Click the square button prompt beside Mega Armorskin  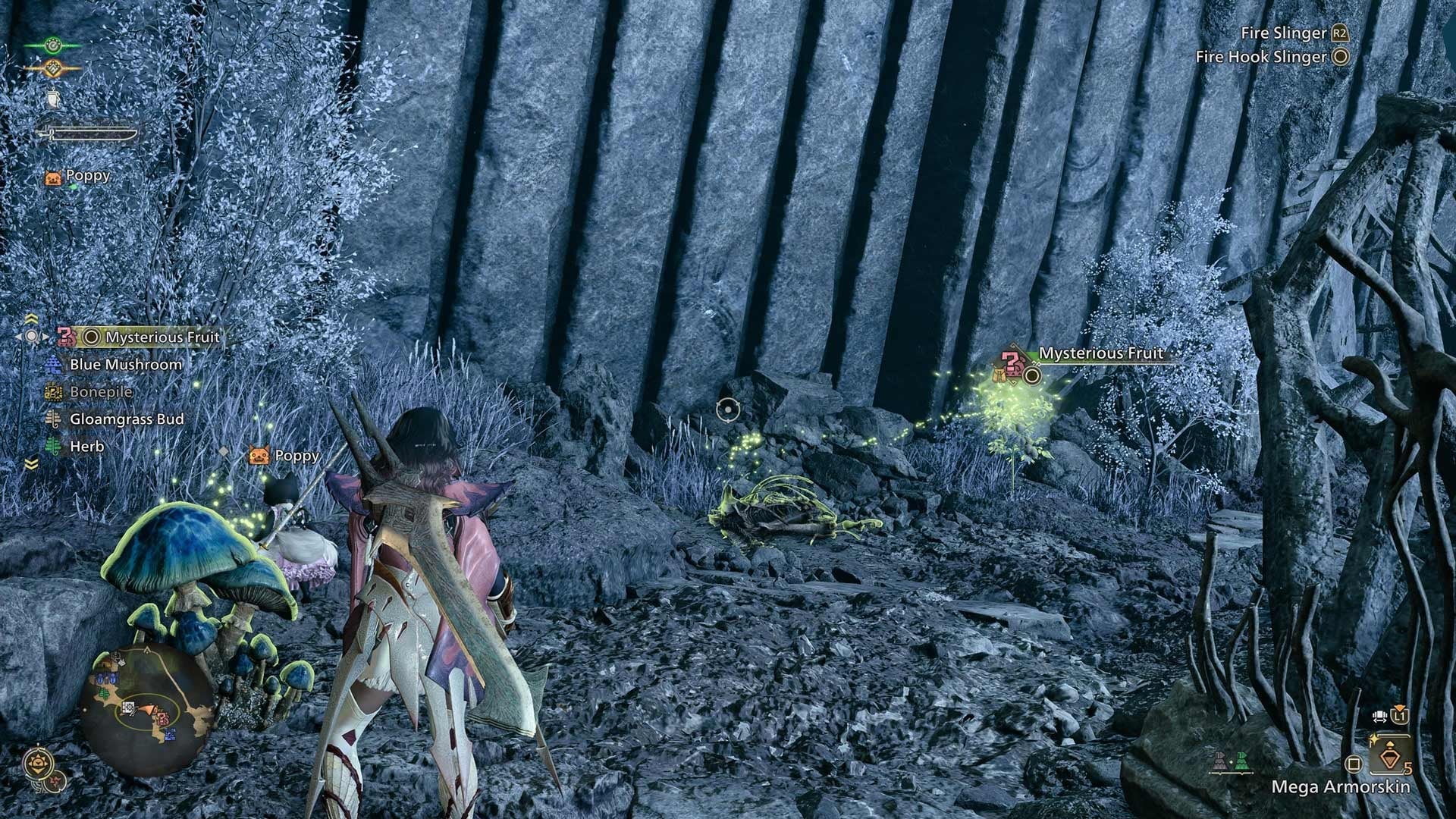(1354, 763)
